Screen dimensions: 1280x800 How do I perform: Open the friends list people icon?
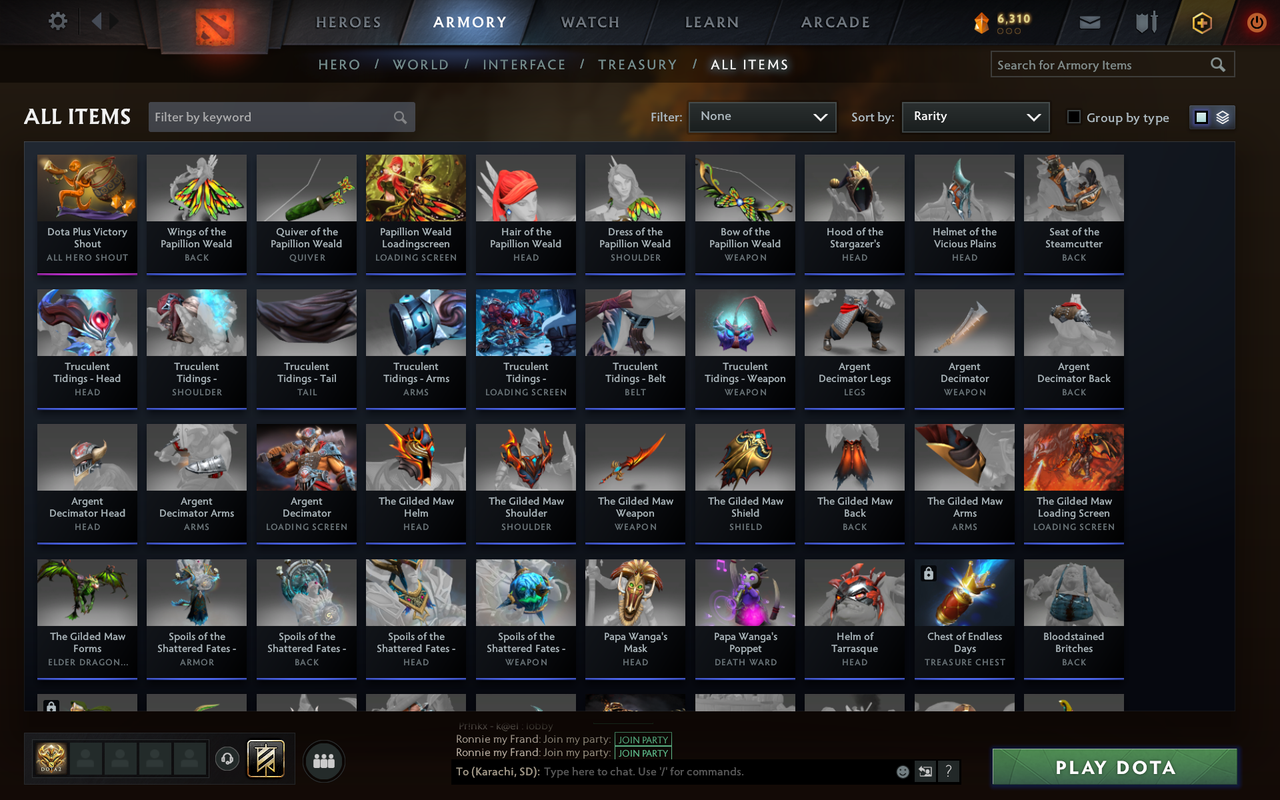(323, 760)
